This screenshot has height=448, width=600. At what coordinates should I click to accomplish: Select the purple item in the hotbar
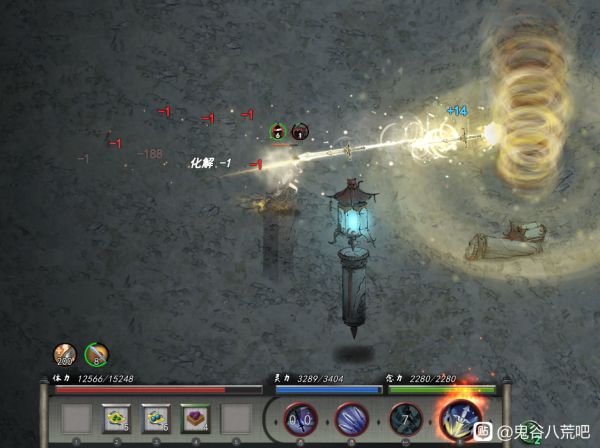196,417
